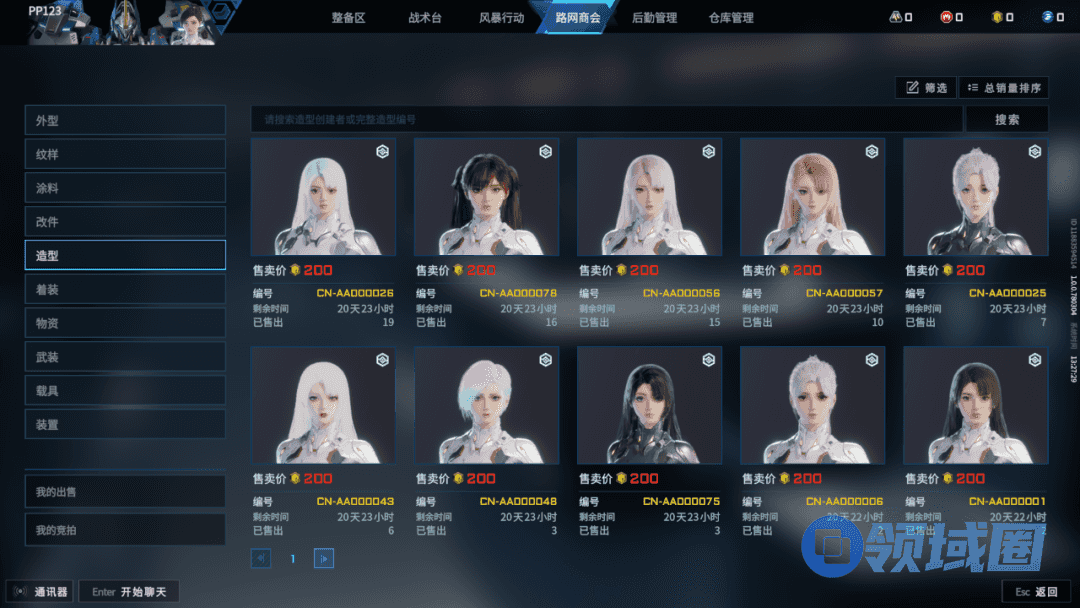
Task: Click the 筛选 filter button
Action: point(926,88)
